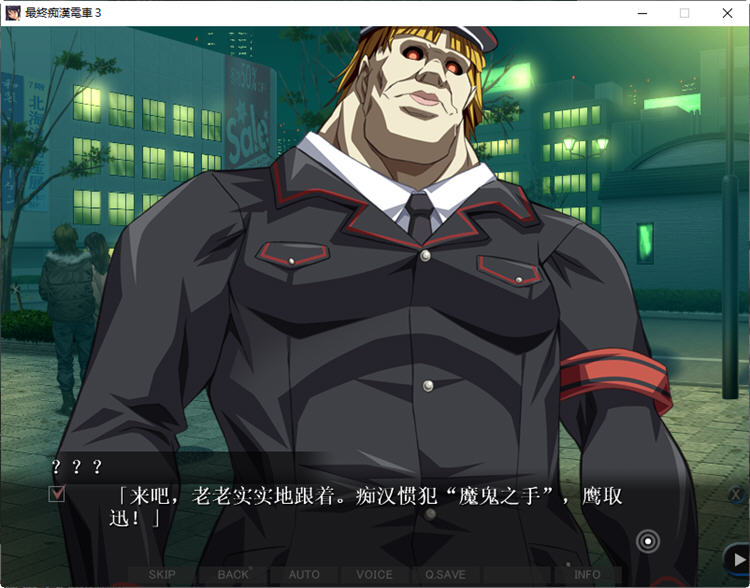Enable AUTO text advance
750x588 pixels.
coord(304,575)
